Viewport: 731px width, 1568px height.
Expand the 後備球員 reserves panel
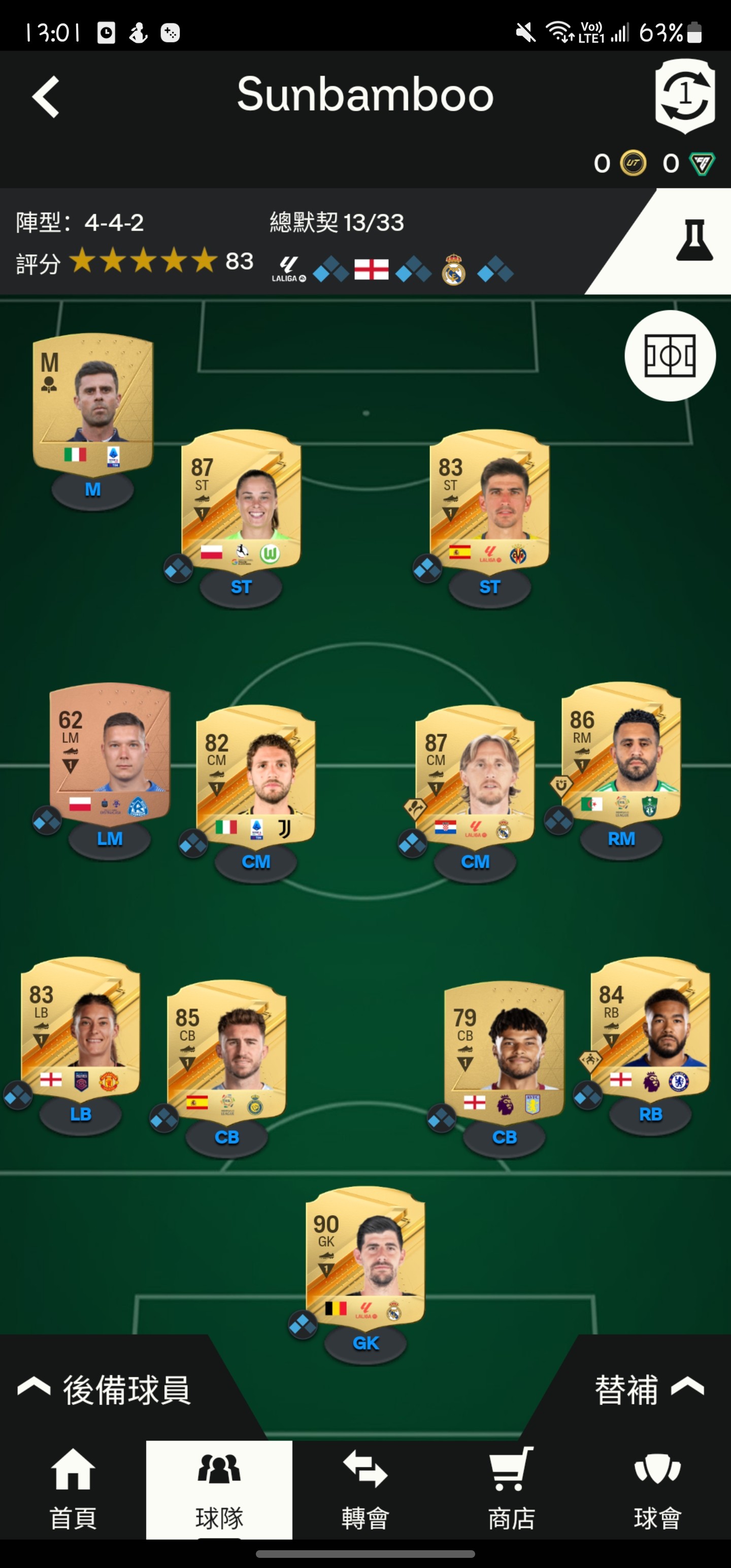(105, 1390)
